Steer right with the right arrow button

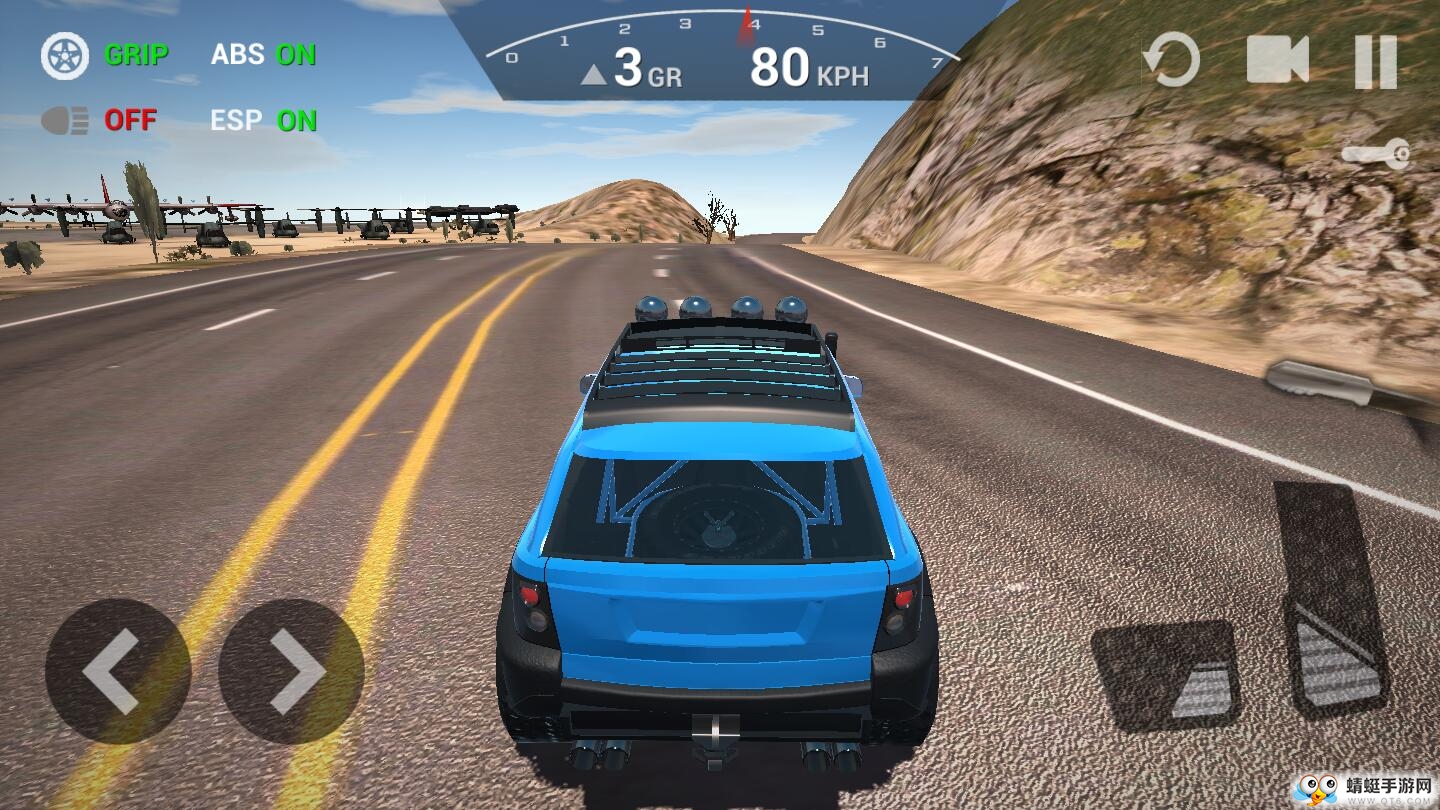pos(291,671)
